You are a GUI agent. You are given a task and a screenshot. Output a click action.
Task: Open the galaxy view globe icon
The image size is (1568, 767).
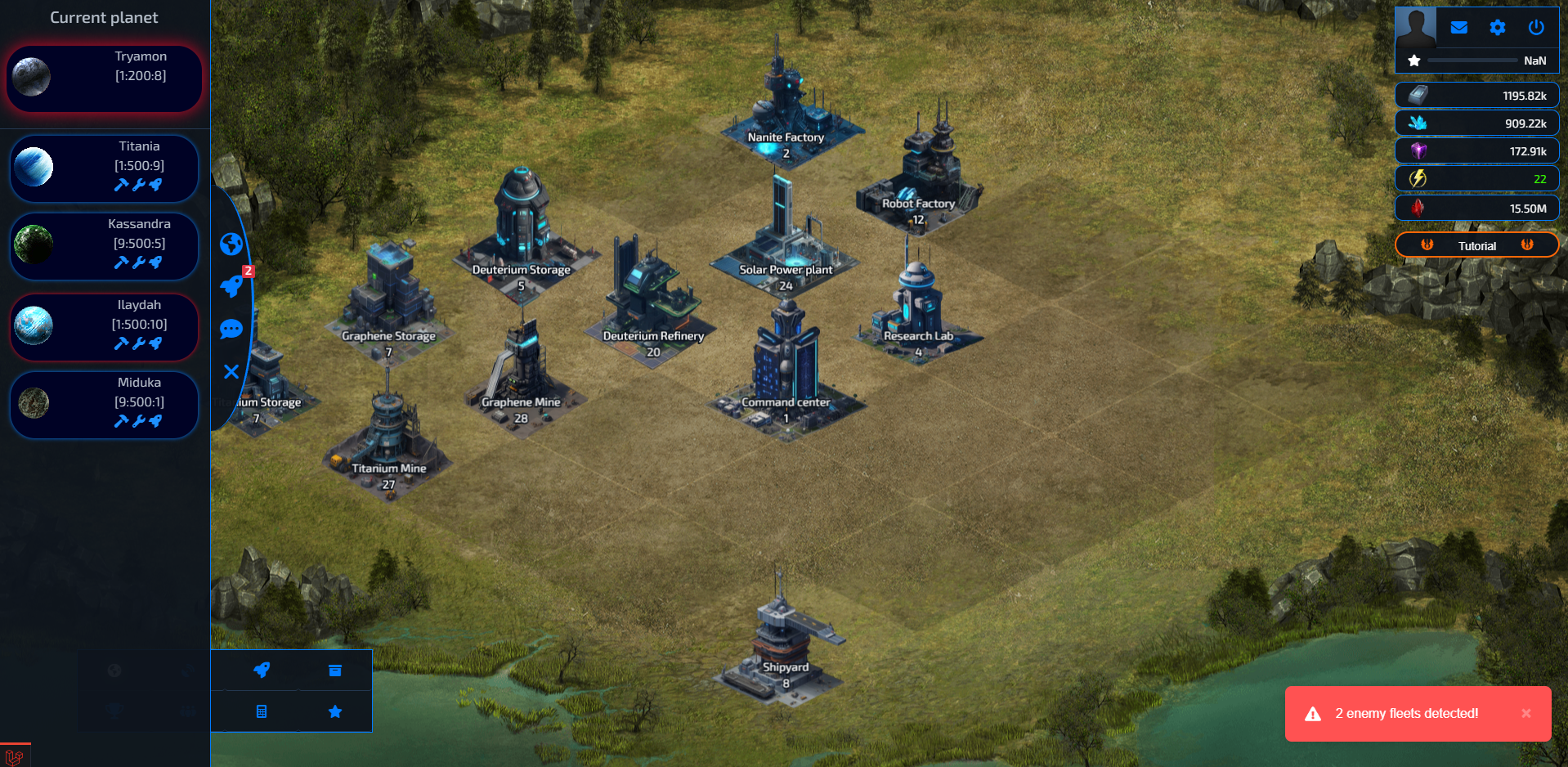tap(231, 243)
